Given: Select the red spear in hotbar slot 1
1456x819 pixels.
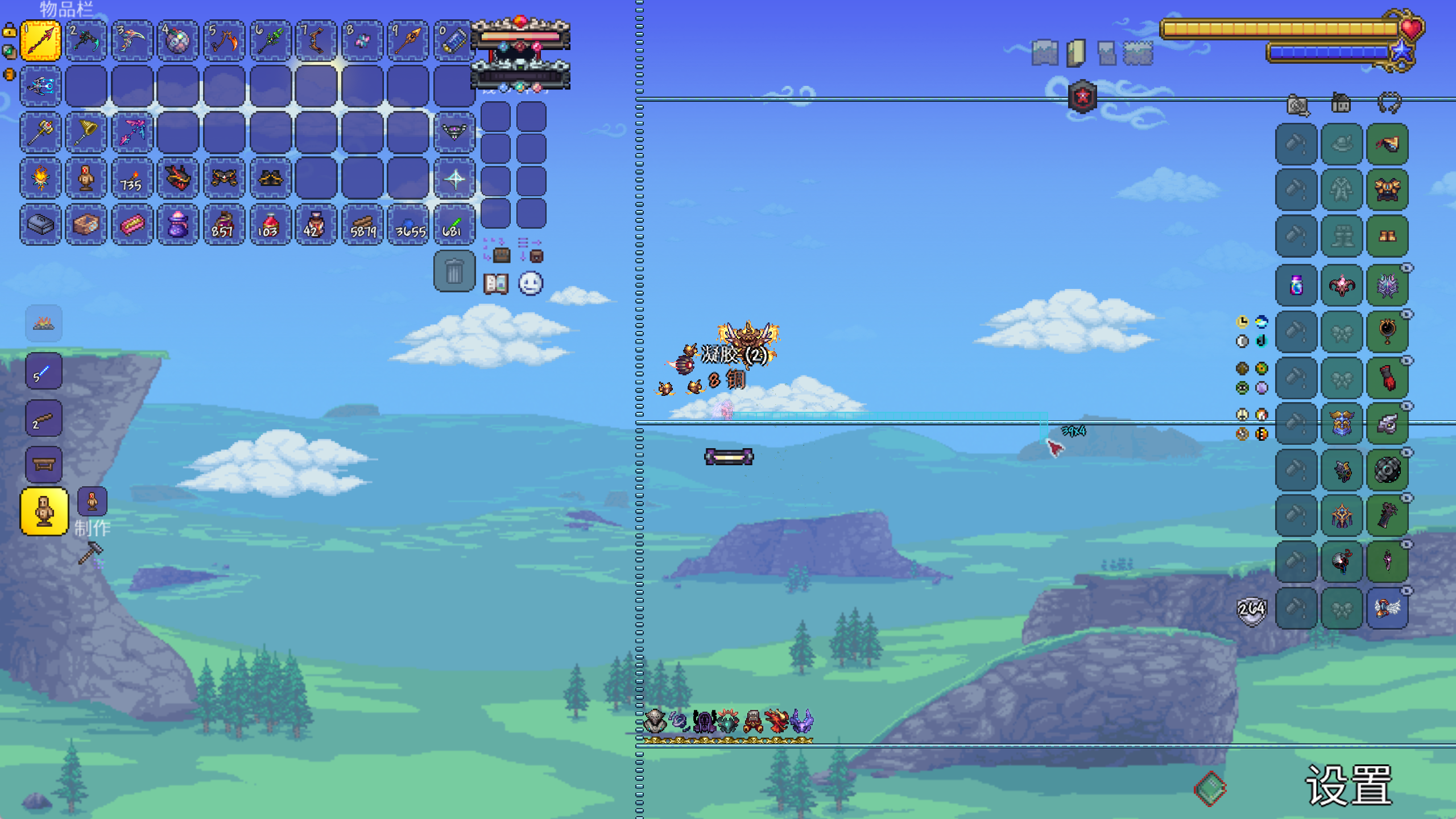Looking at the screenshot, I should point(40,40).
